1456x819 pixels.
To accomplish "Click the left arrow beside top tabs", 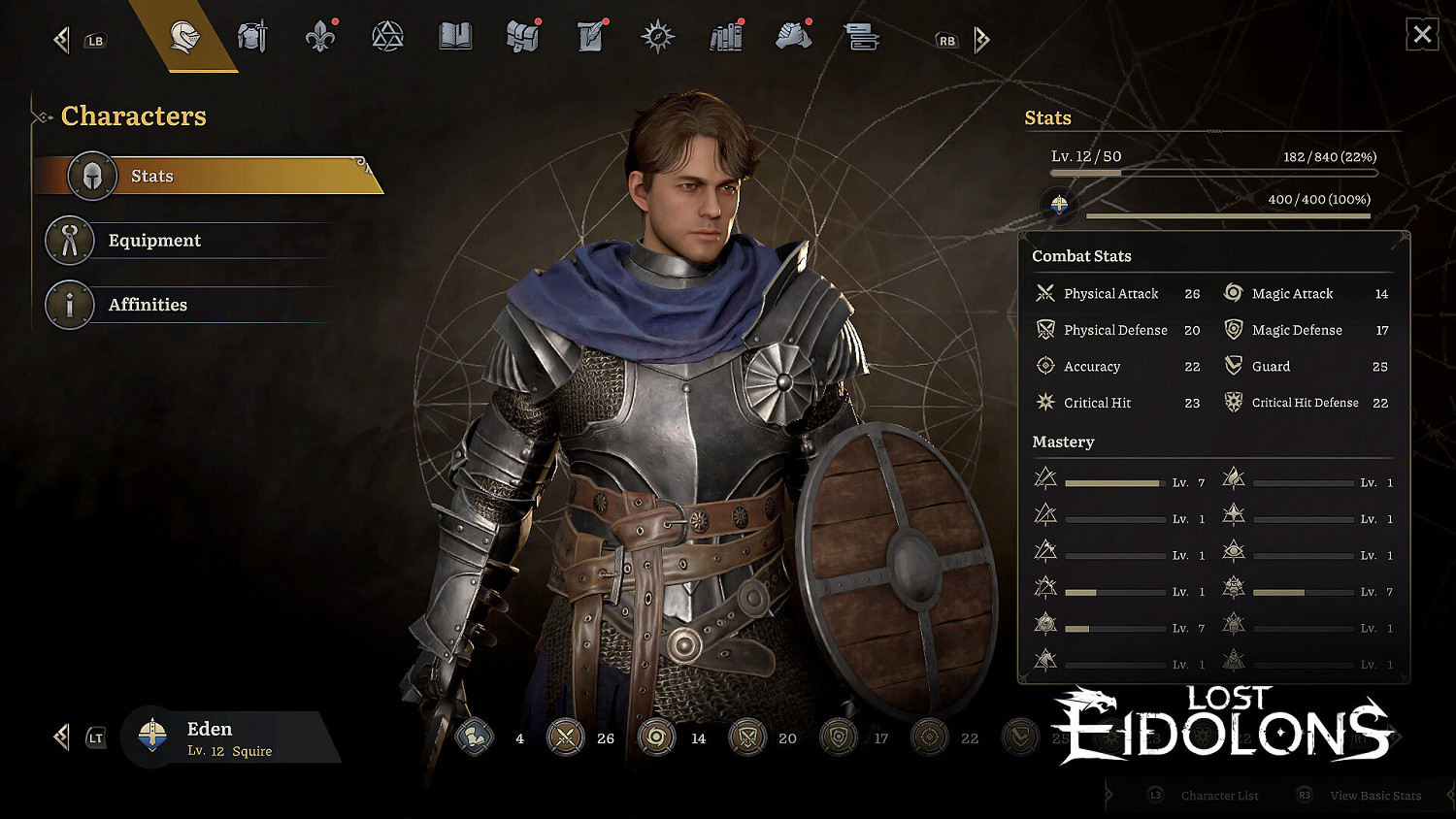I will point(62,40).
